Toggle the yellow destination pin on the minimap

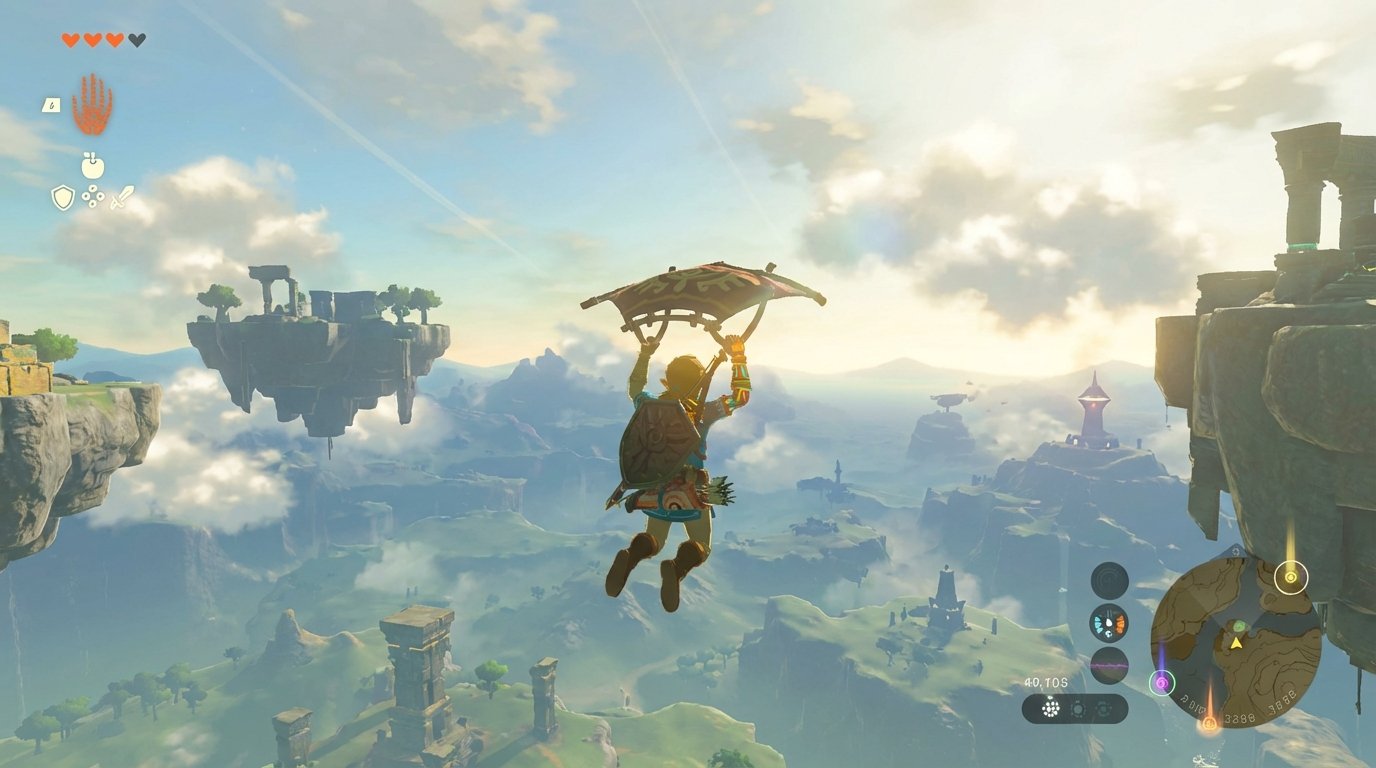1290,577
